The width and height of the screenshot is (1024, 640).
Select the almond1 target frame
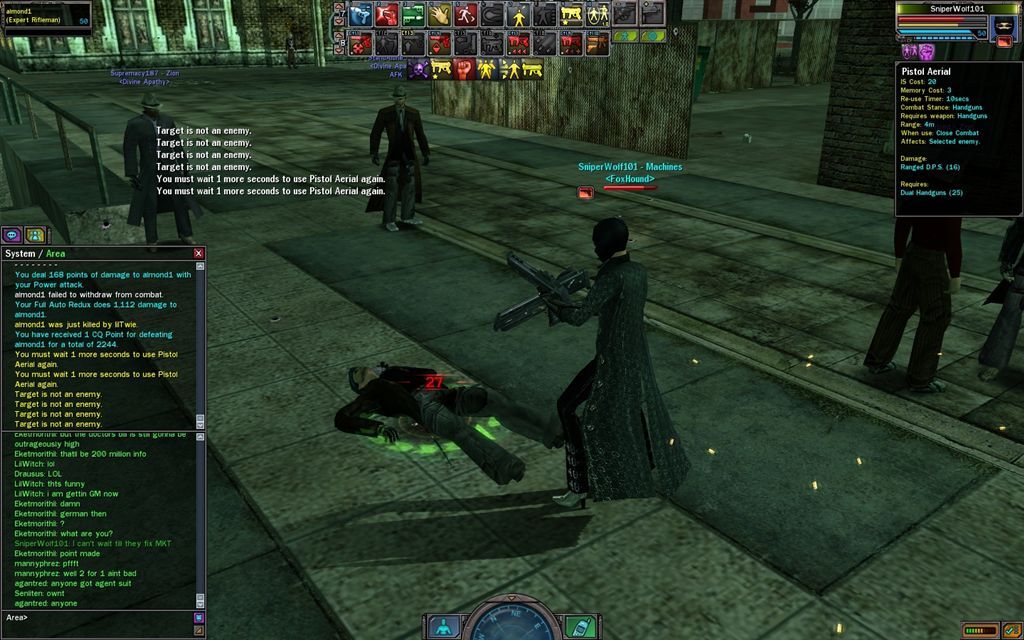pyautogui.click(x=47, y=16)
